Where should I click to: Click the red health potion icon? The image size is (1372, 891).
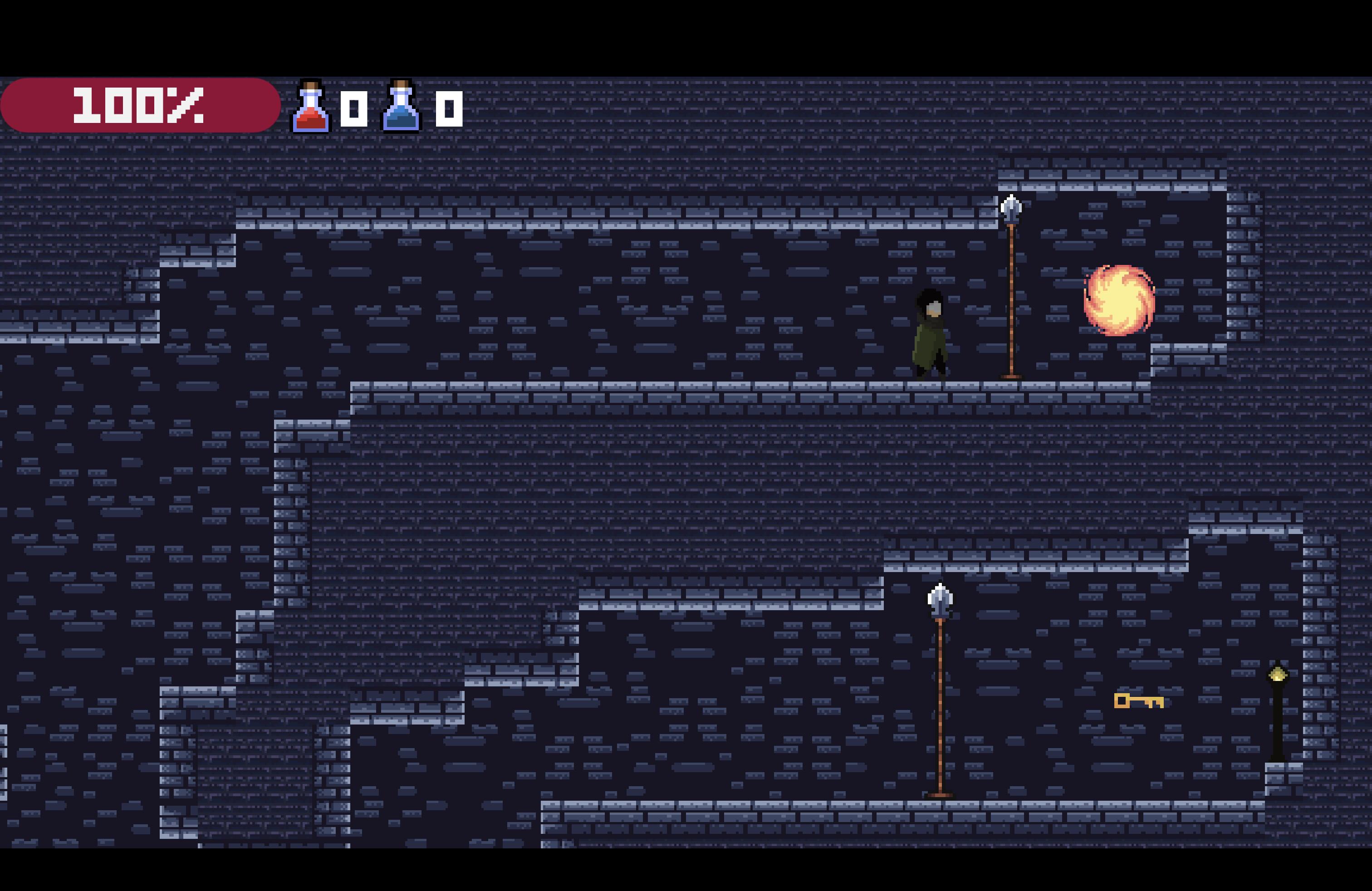coord(311,106)
